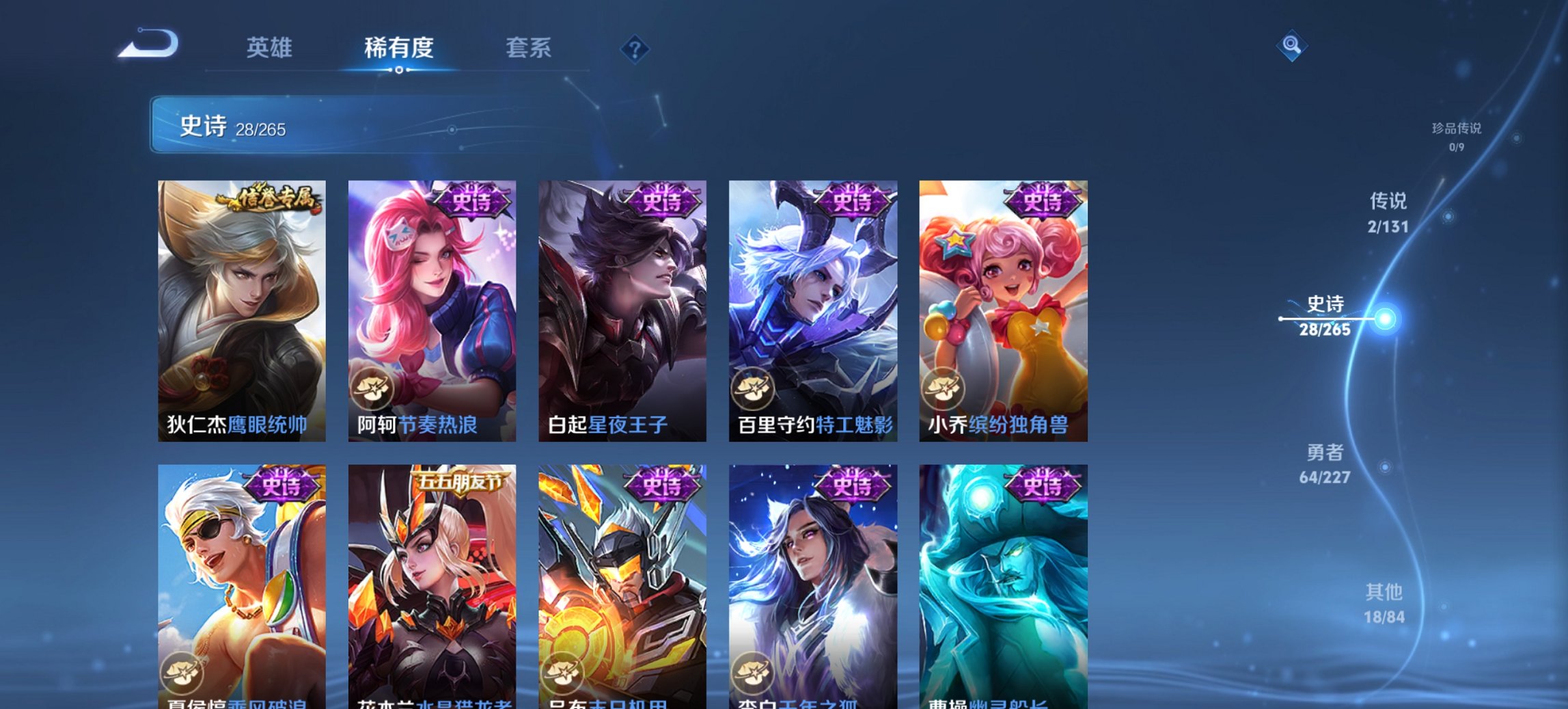Switch to the 套系 tab
This screenshot has height=709, width=1568.
point(529,48)
